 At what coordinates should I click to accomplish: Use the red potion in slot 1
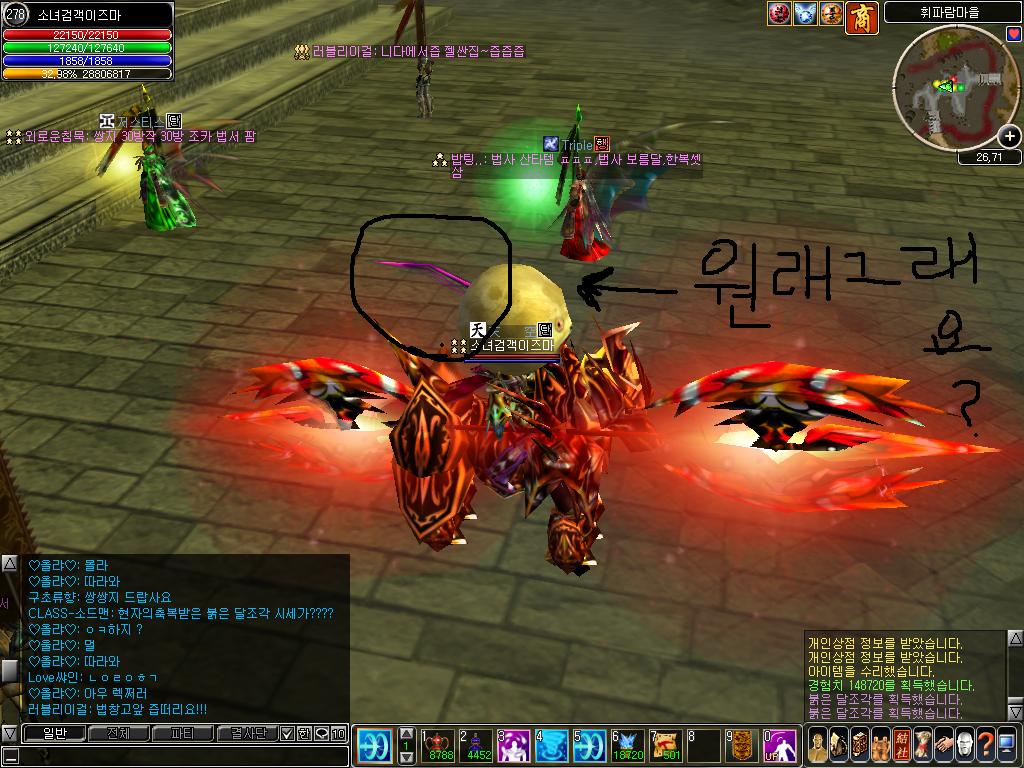(440, 745)
